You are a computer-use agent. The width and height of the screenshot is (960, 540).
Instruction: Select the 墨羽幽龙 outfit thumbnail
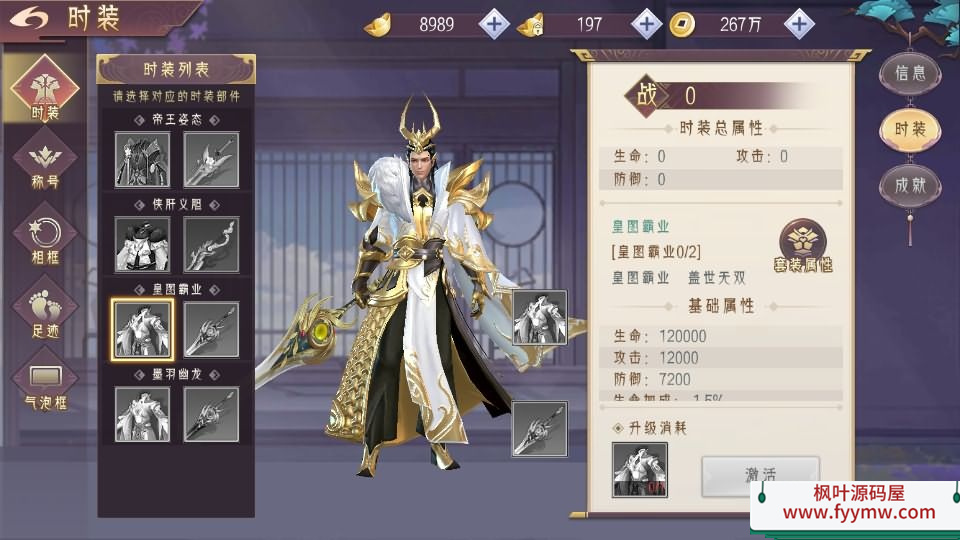[142, 414]
